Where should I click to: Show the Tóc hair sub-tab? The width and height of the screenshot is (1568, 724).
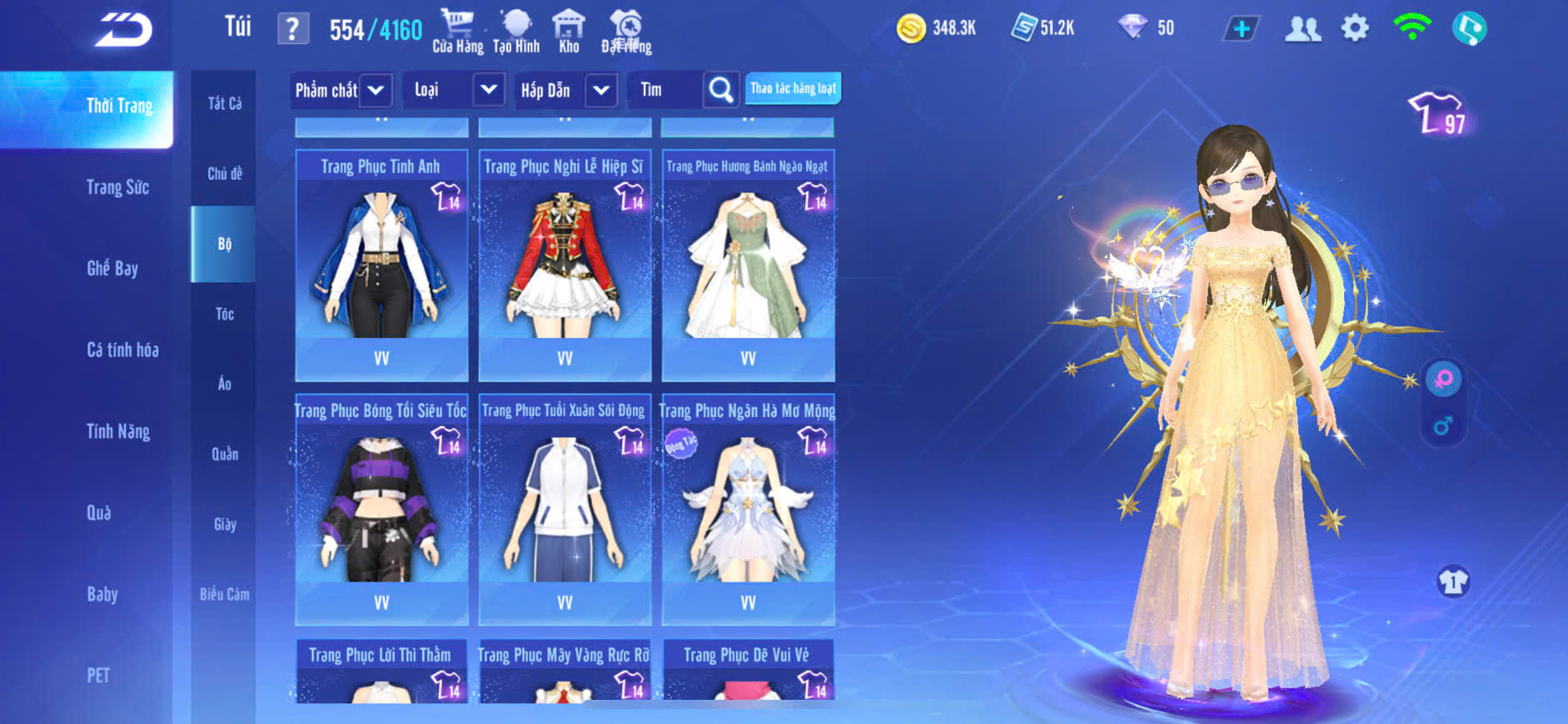pyautogui.click(x=224, y=314)
